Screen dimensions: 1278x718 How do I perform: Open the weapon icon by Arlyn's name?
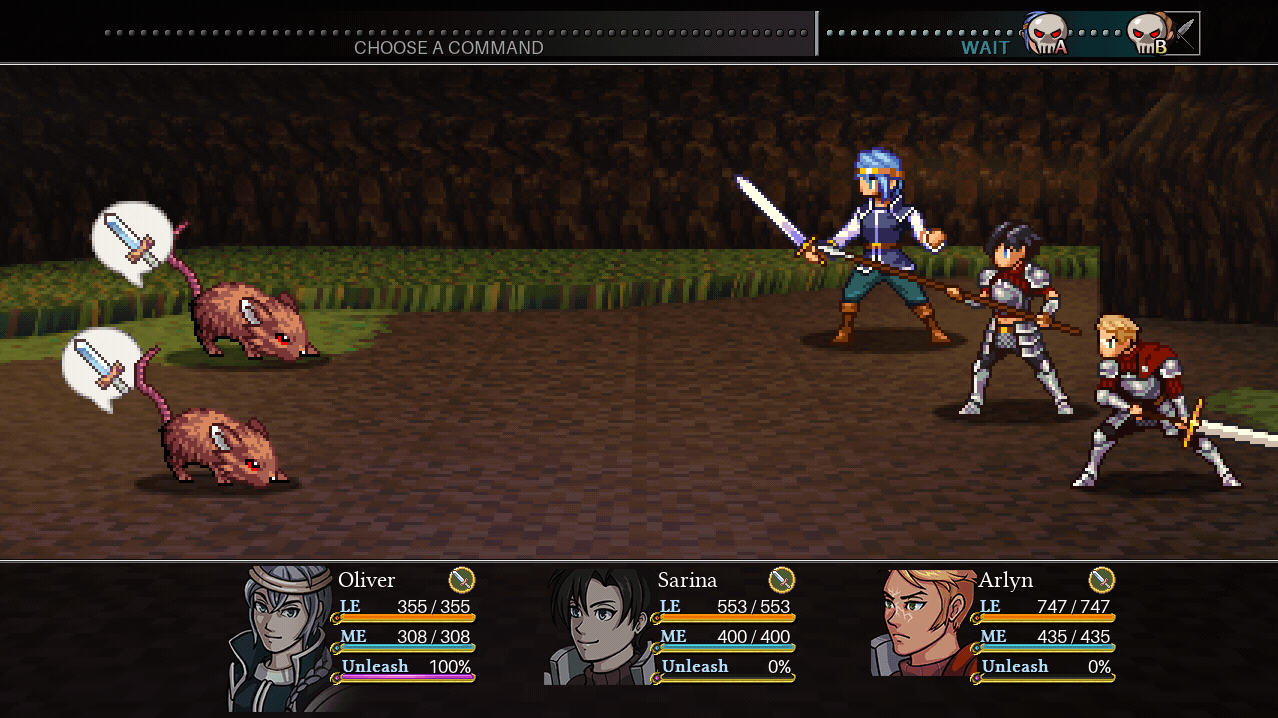pos(1101,579)
